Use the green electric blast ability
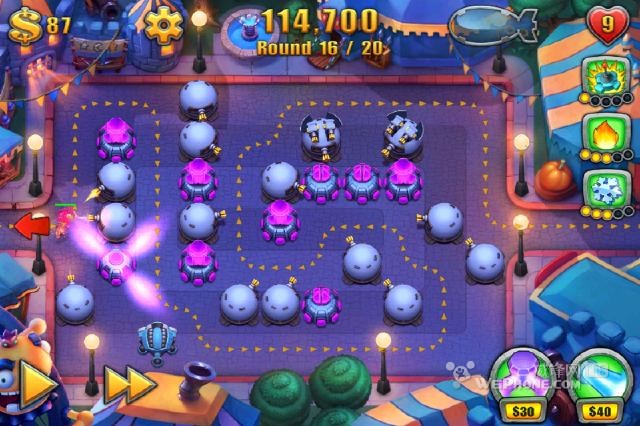Screen dimensions: 640x426 [x=606, y=75]
